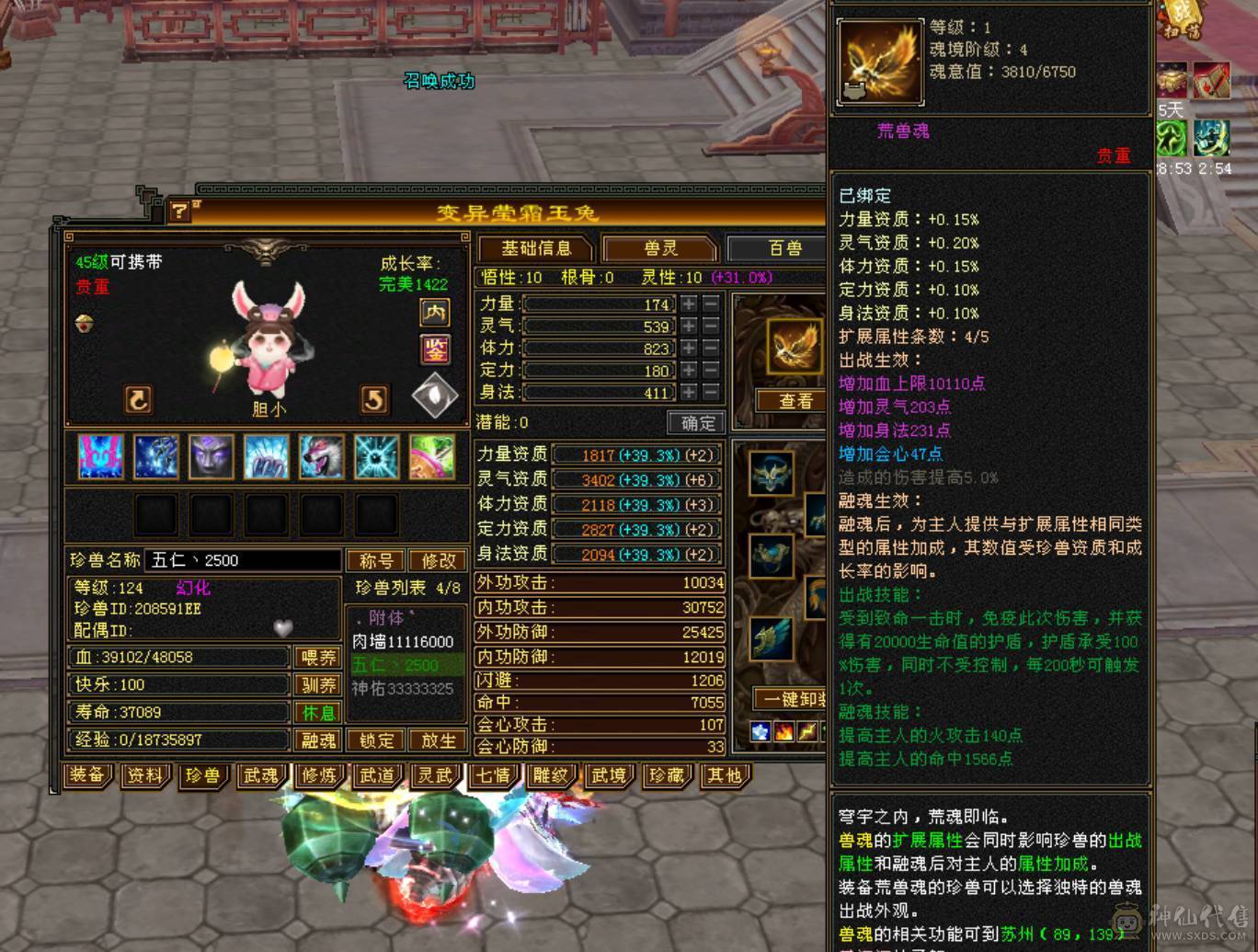This screenshot has width=1258, height=952.
Task: Click 融魂 to fuse the soul
Action: tap(317, 740)
